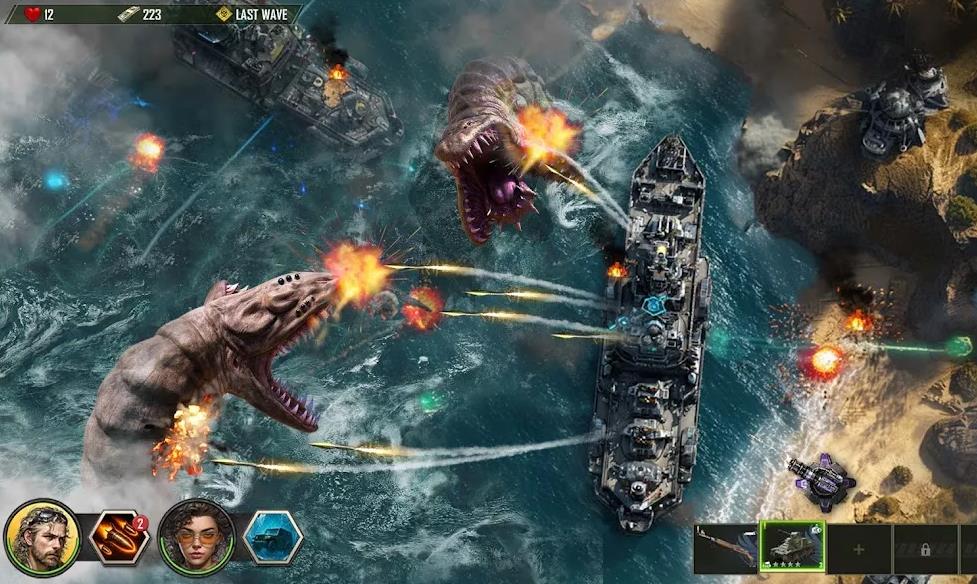Select the highlighted tank unit card
977x584 pixels.
point(792,547)
